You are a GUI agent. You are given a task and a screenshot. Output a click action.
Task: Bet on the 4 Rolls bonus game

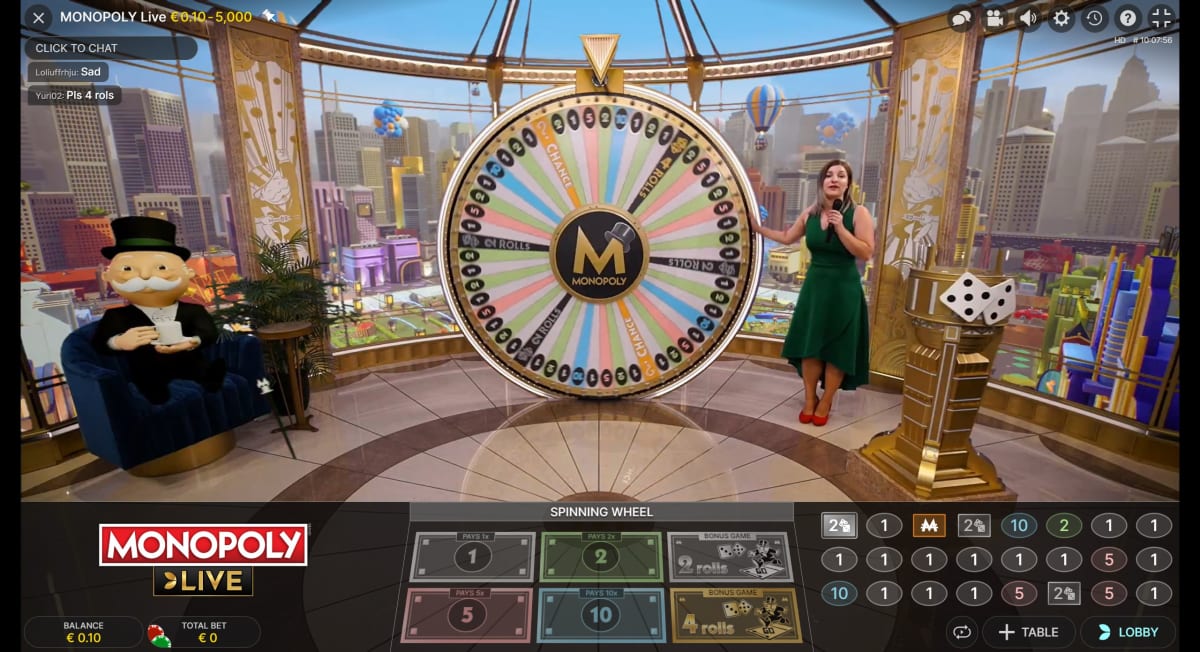736,615
